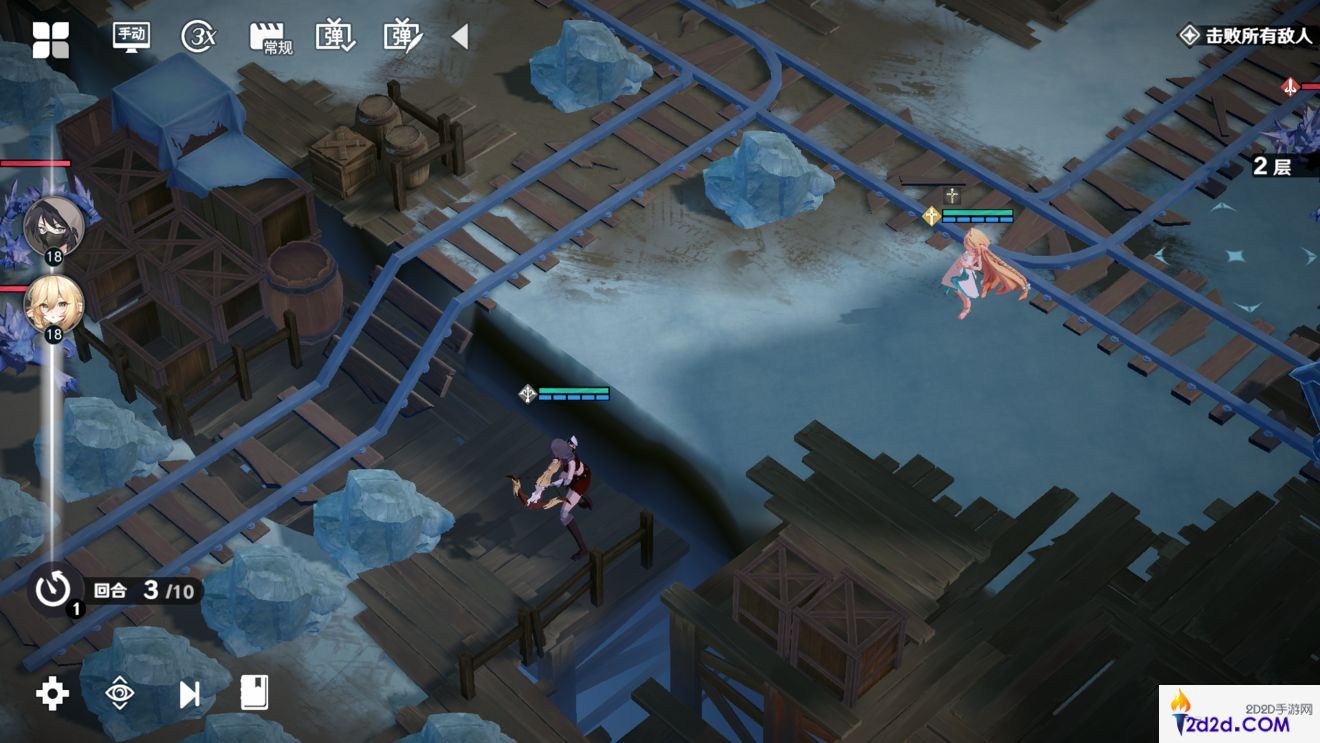This screenshot has height=743, width=1320.
Task: Open the bookmarked journal book icon
Action: pos(255,692)
